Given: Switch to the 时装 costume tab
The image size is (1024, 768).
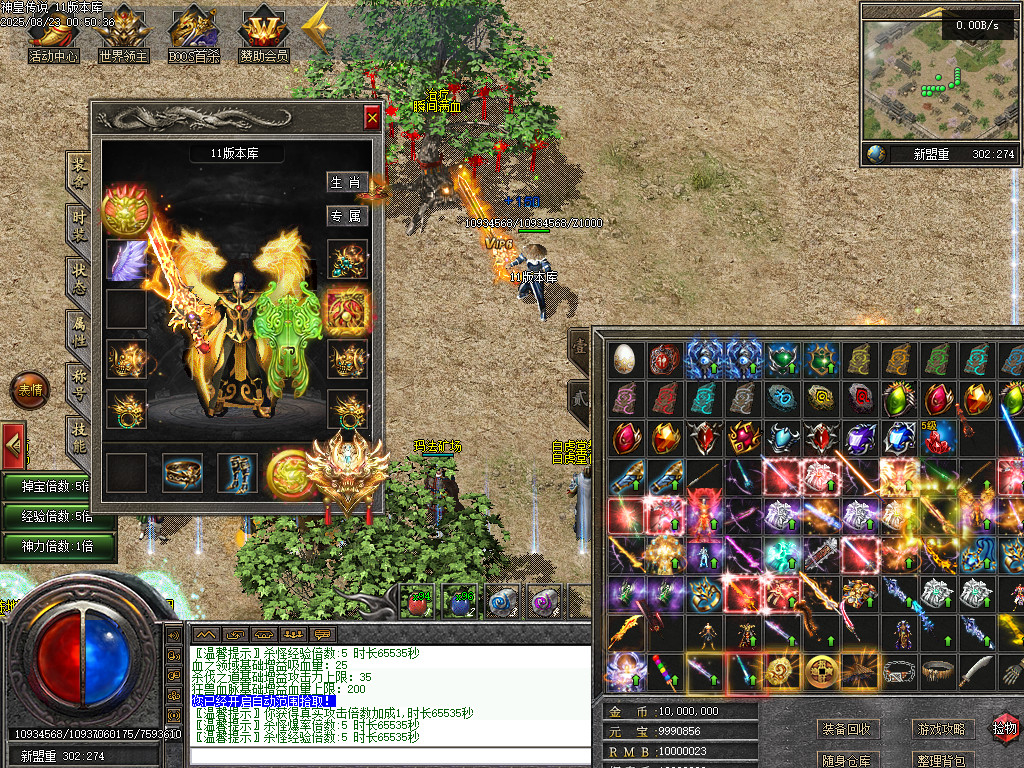Looking at the screenshot, I should click(x=78, y=225).
